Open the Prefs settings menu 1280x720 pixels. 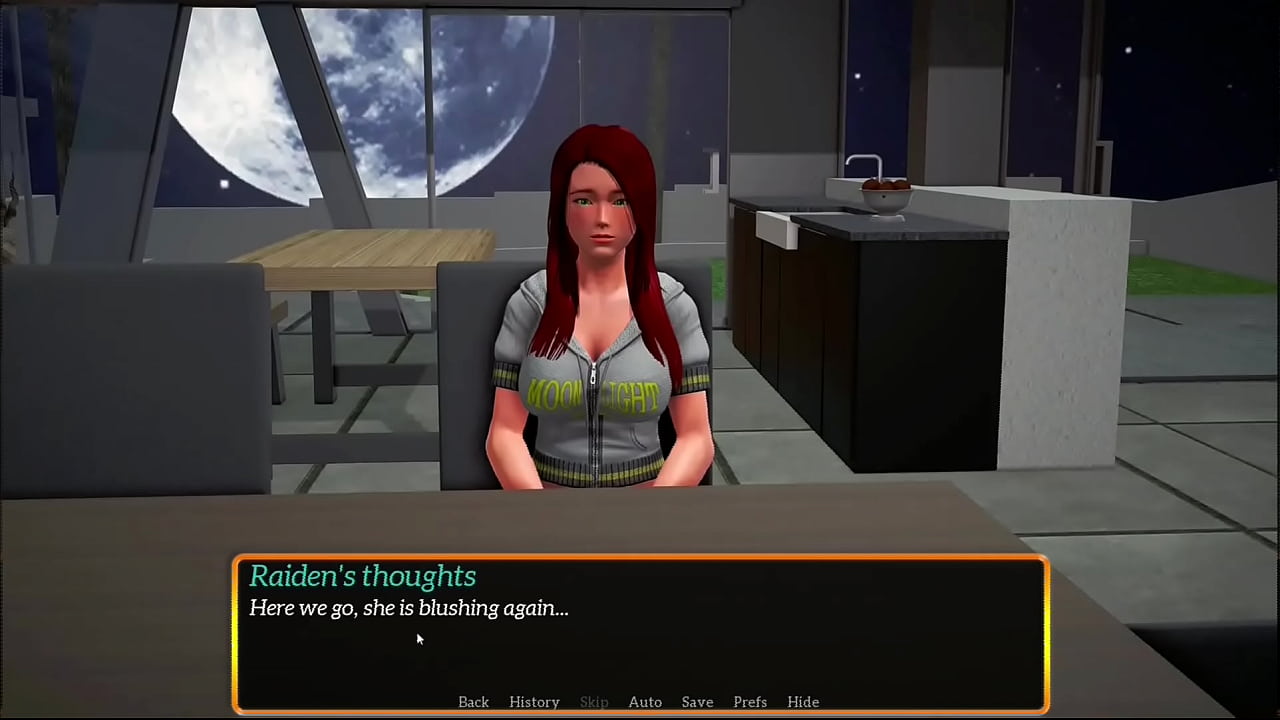pos(750,702)
